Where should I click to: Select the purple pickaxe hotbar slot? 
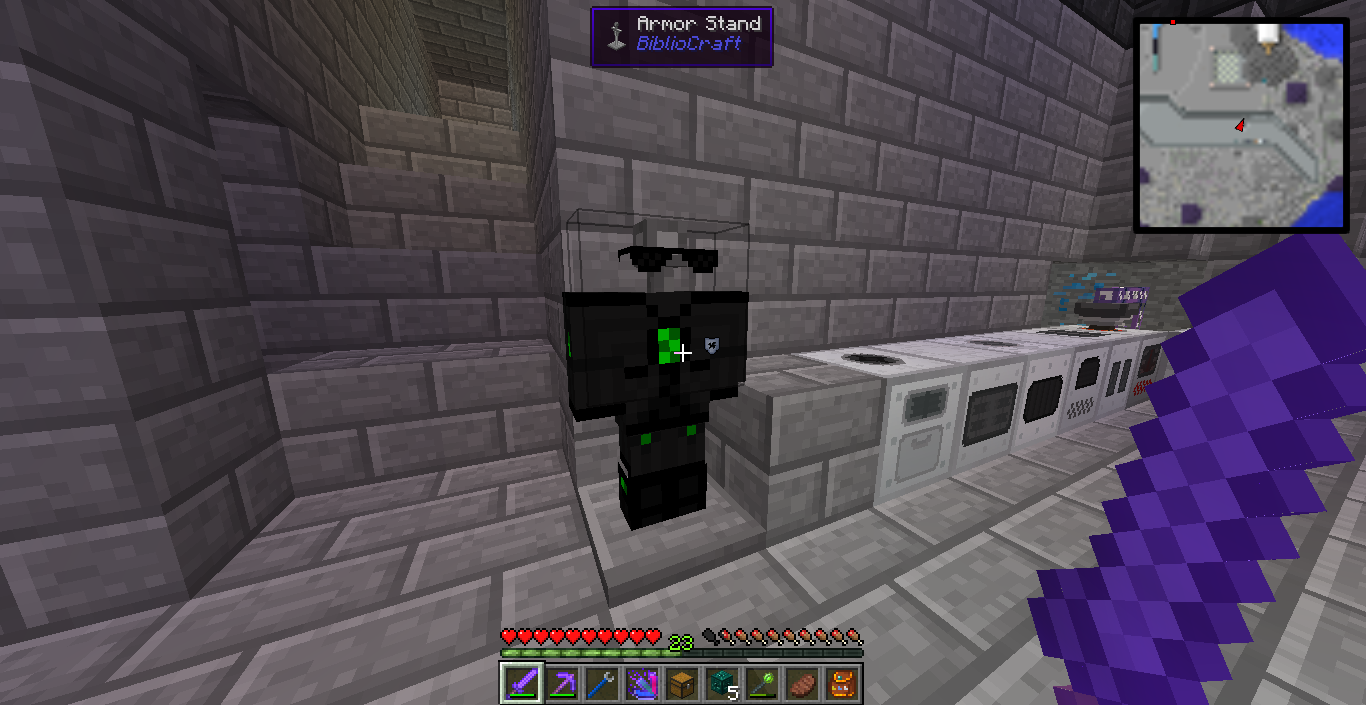561,683
